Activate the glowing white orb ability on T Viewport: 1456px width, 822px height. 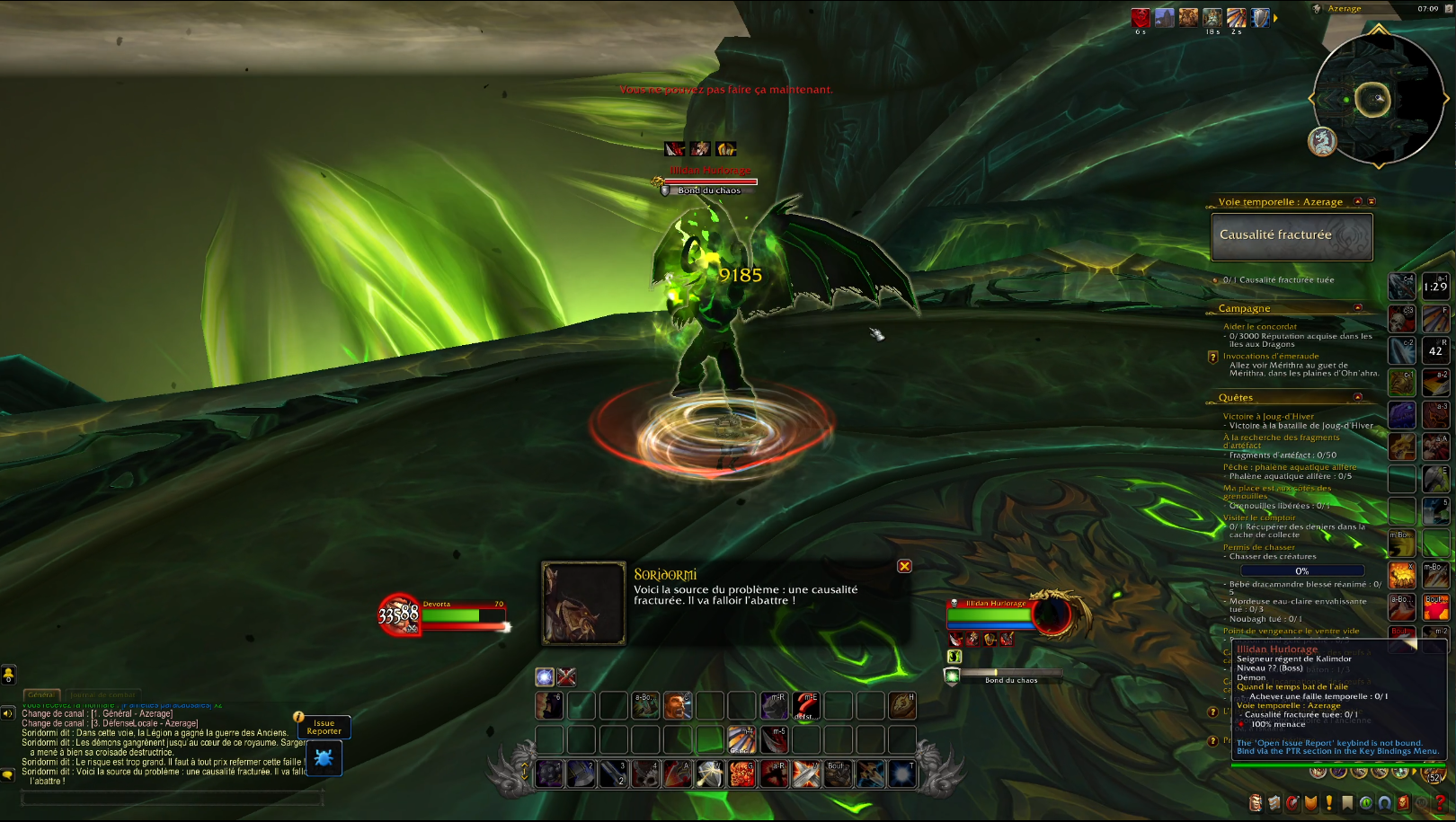pos(901,773)
